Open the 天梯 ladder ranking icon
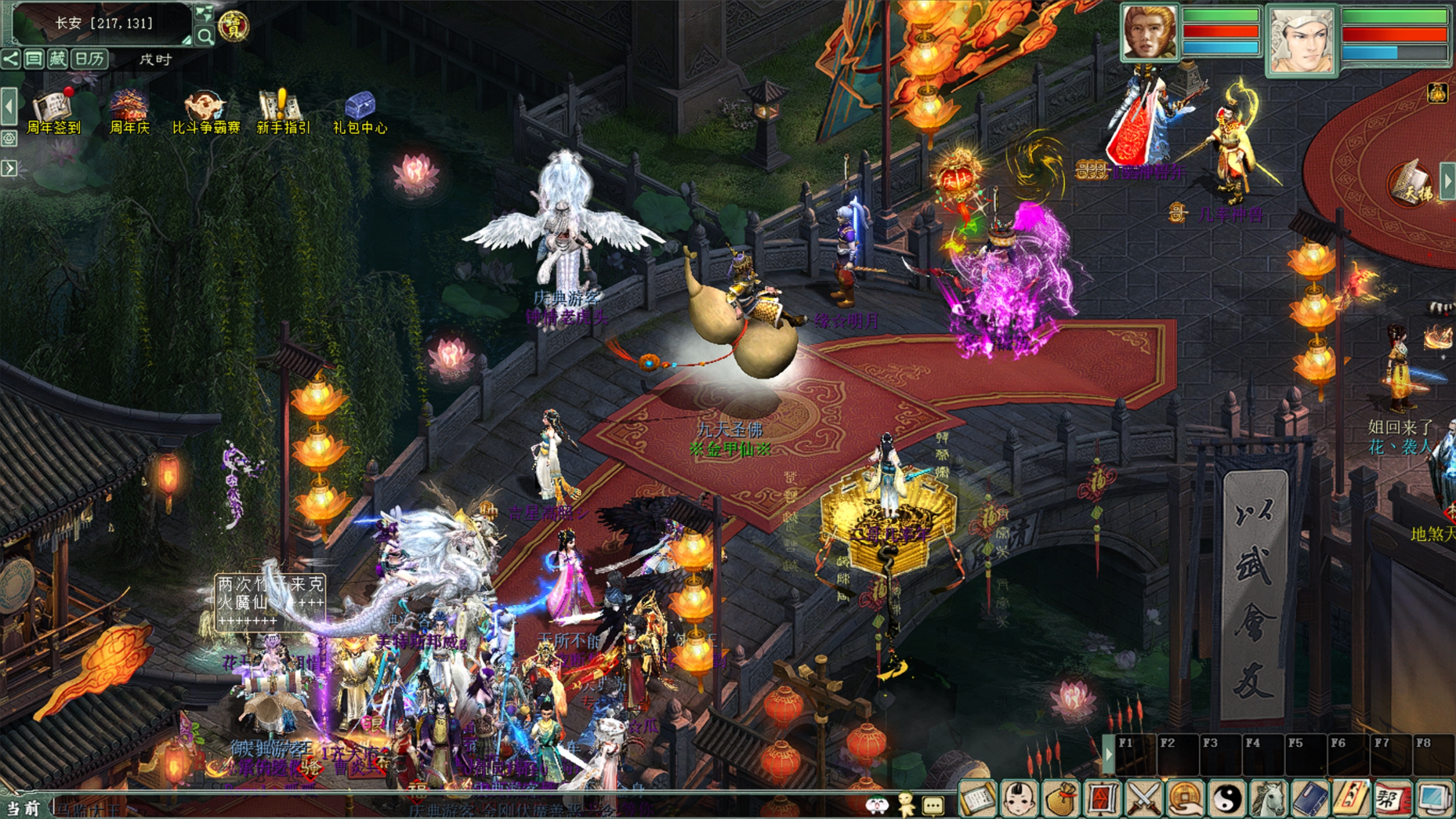The width and height of the screenshot is (1456, 819). coord(1412,187)
